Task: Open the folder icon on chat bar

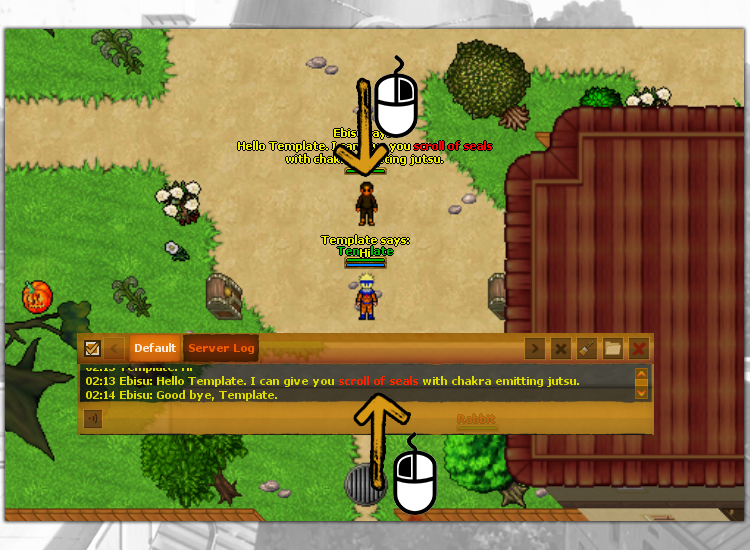Action: pyautogui.click(x=612, y=348)
